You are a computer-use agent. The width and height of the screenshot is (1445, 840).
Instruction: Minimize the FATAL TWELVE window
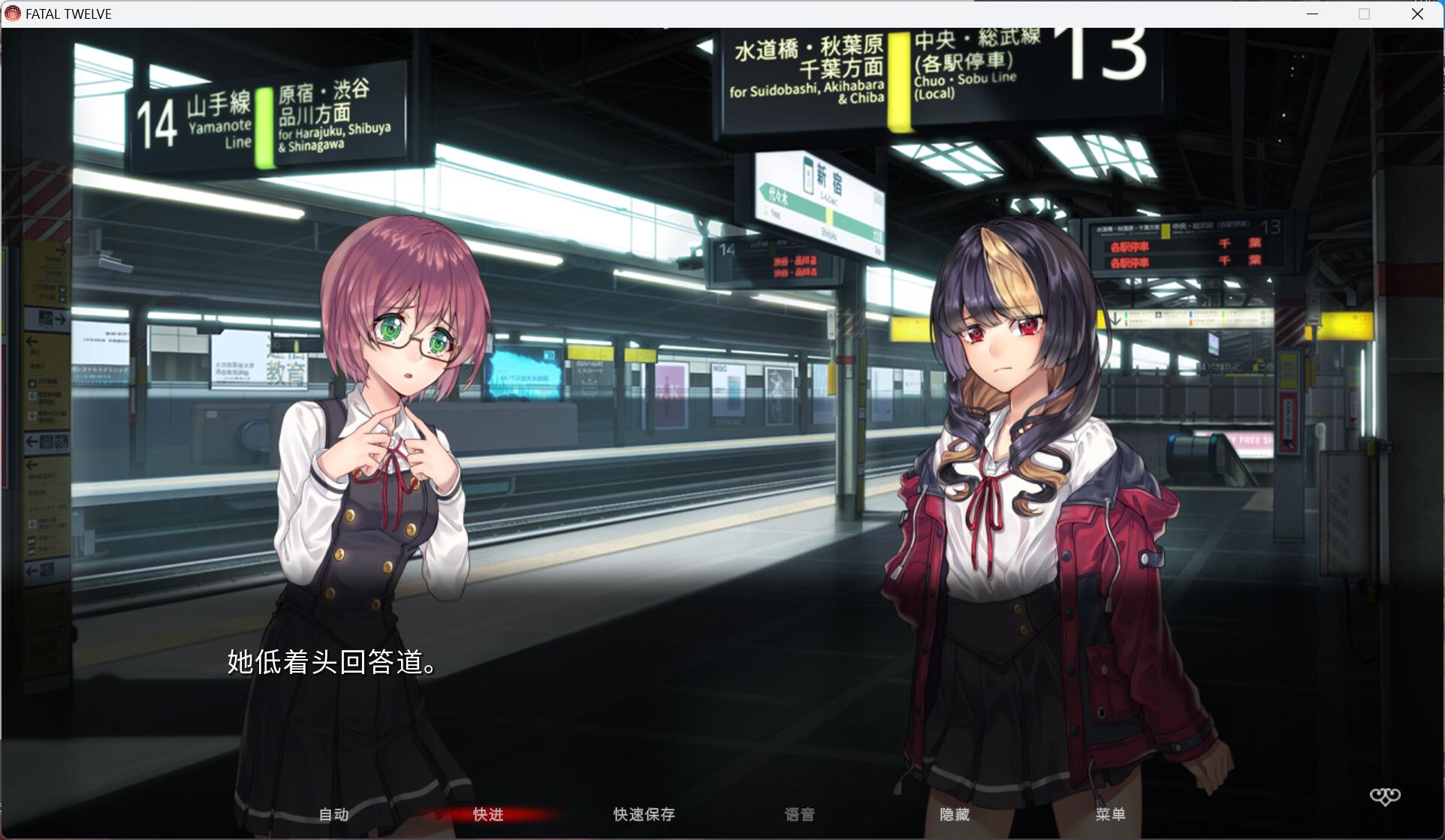click(x=1313, y=13)
